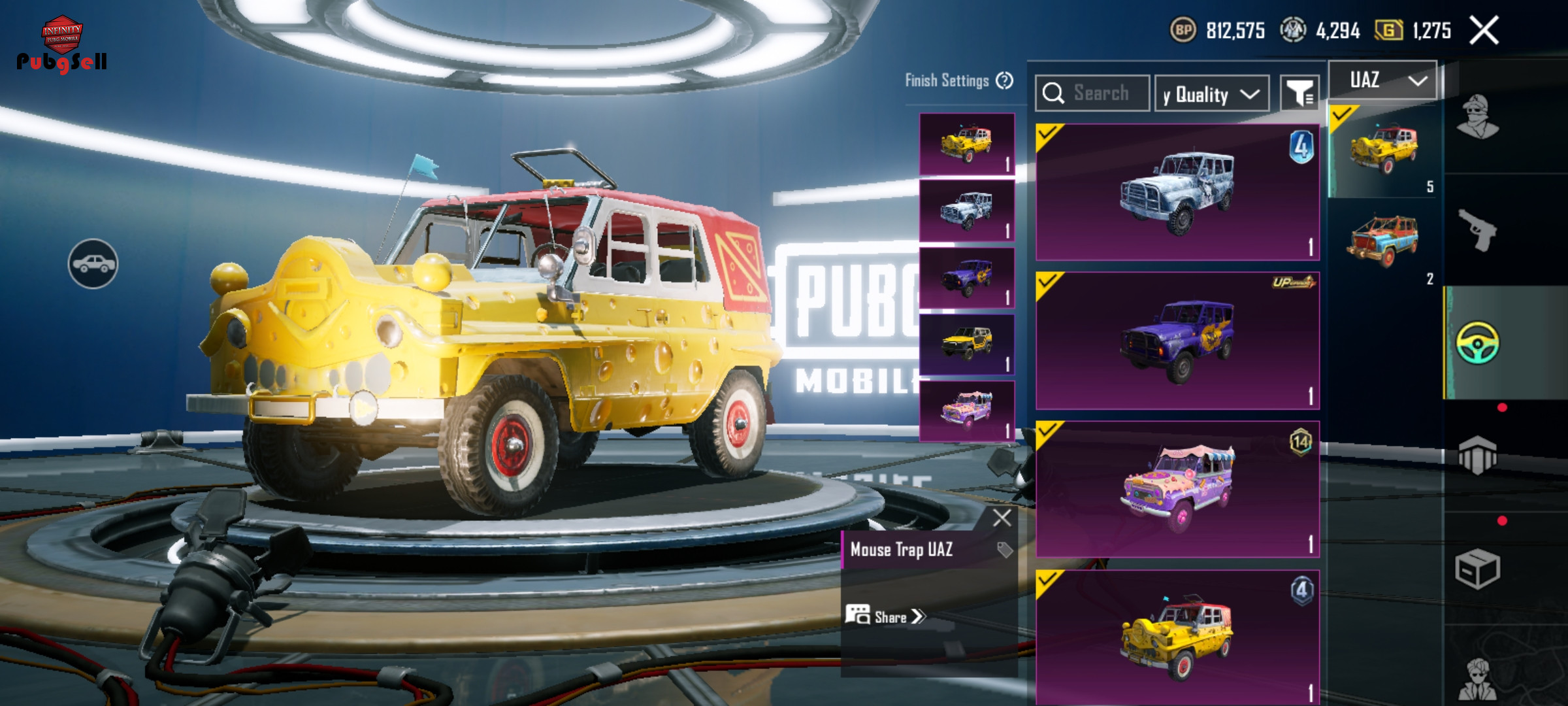Toggle the vehicle view car icon
Screen dimensions: 1568x706
93,263
